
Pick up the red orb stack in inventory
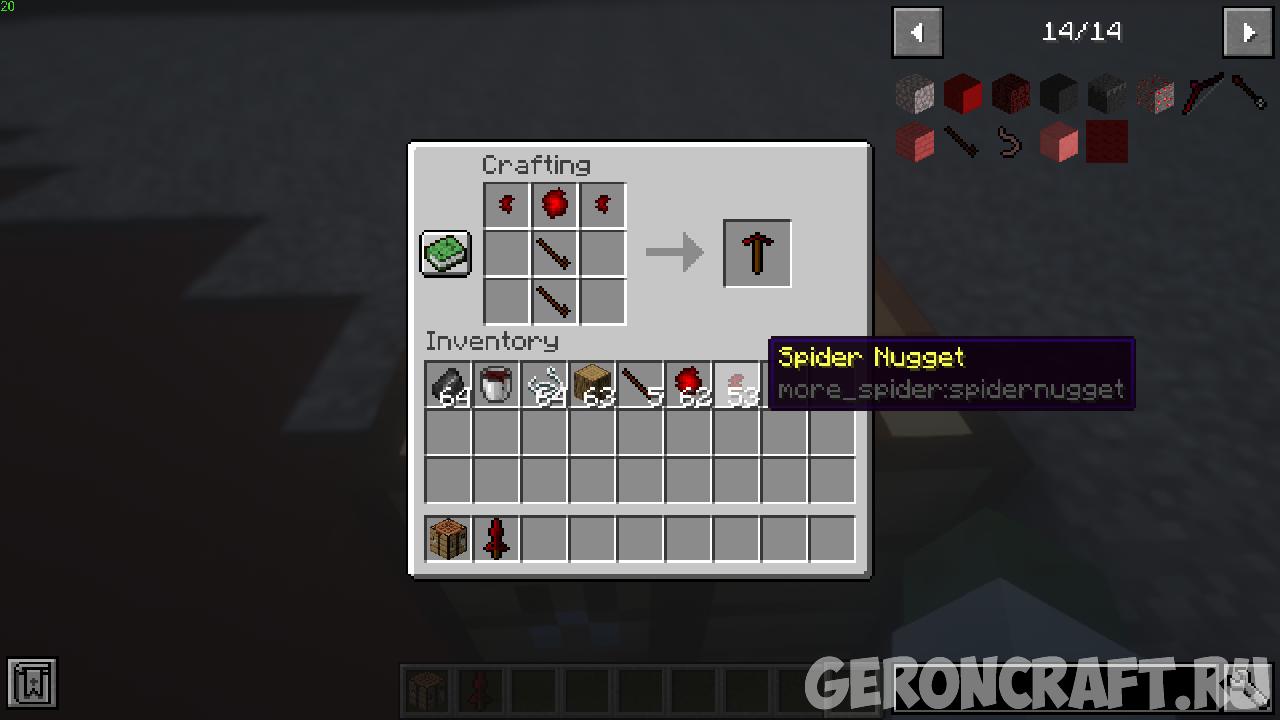point(689,385)
